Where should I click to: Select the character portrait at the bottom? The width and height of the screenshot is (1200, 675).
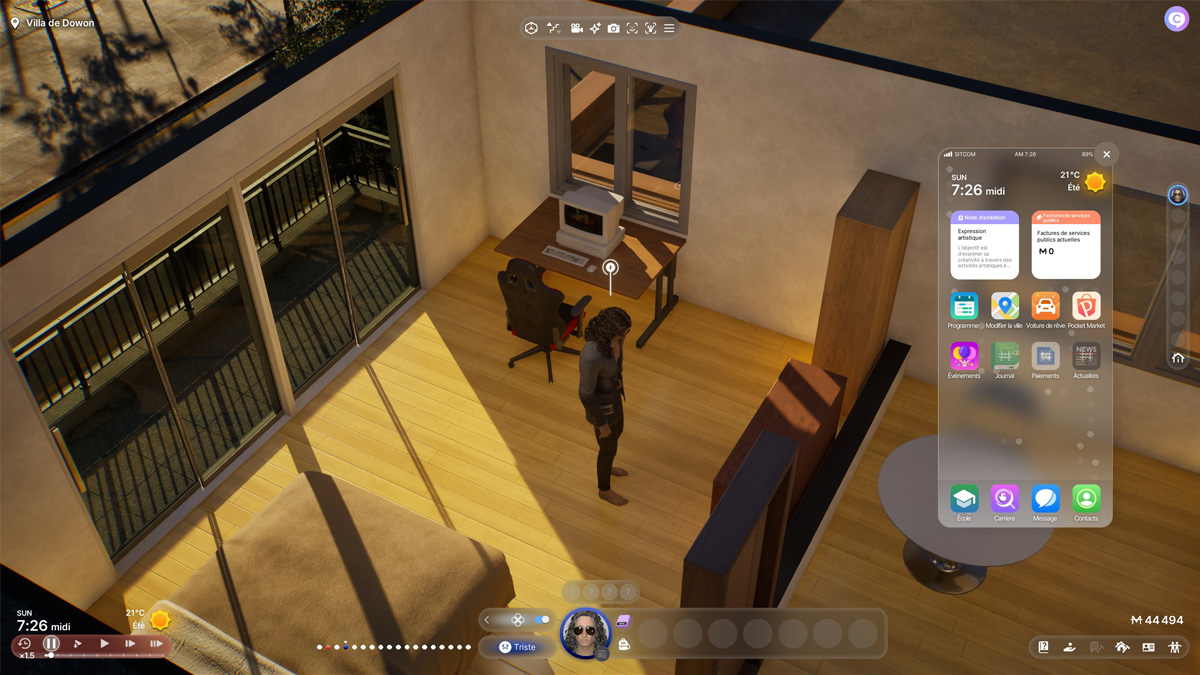tap(585, 633)
